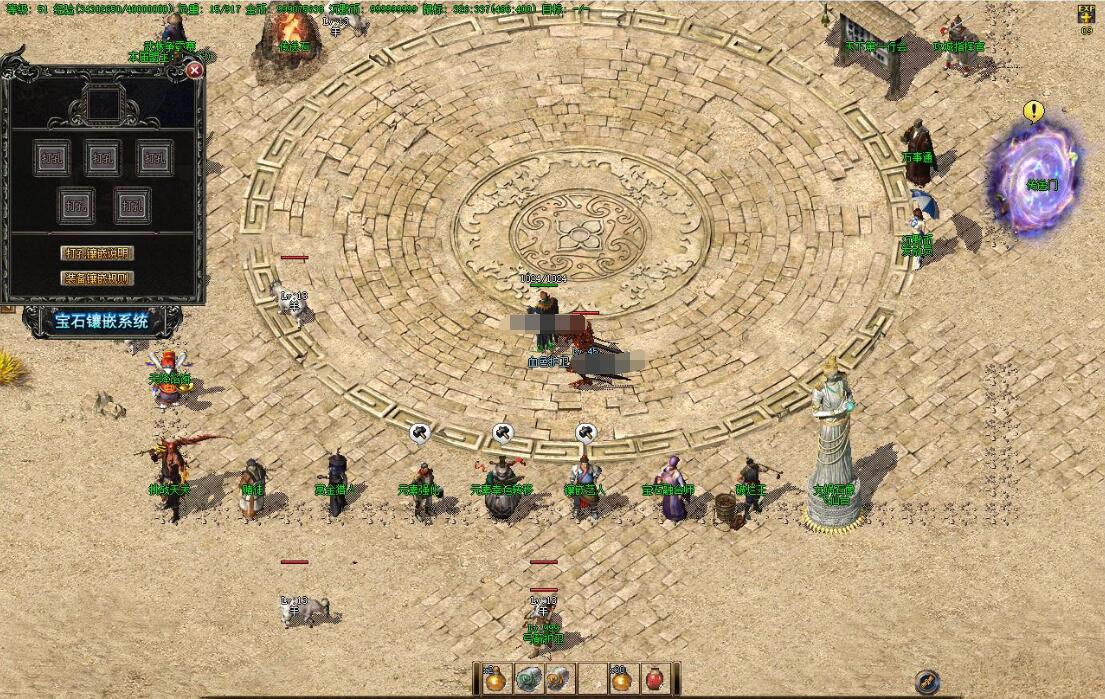The width and height of the screenshot is (1105, 699).
Task: Use the green scroll in the hotbar
Action: click(x=527, y=678)
